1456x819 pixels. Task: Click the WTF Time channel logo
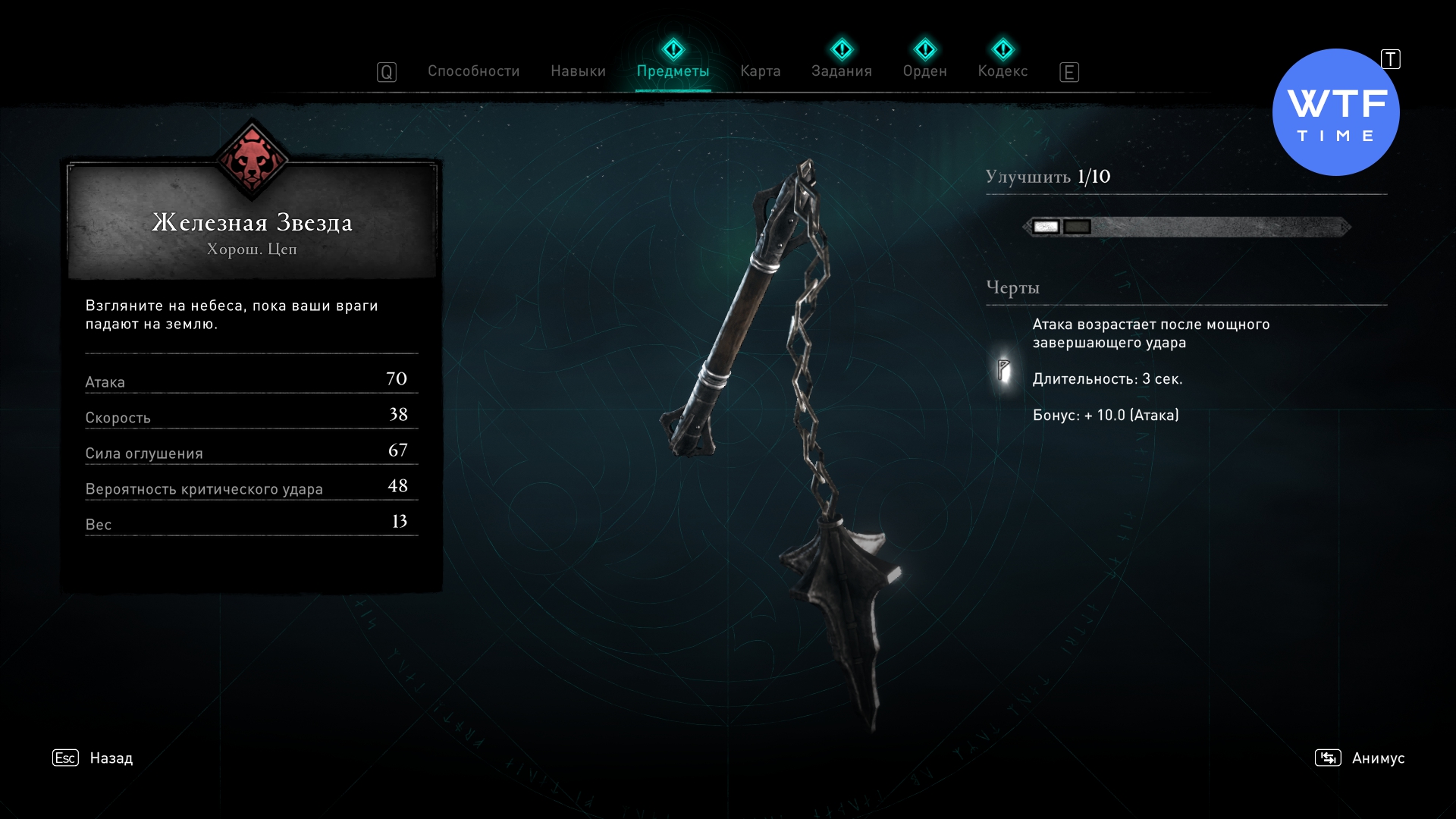pos(1335,112)
